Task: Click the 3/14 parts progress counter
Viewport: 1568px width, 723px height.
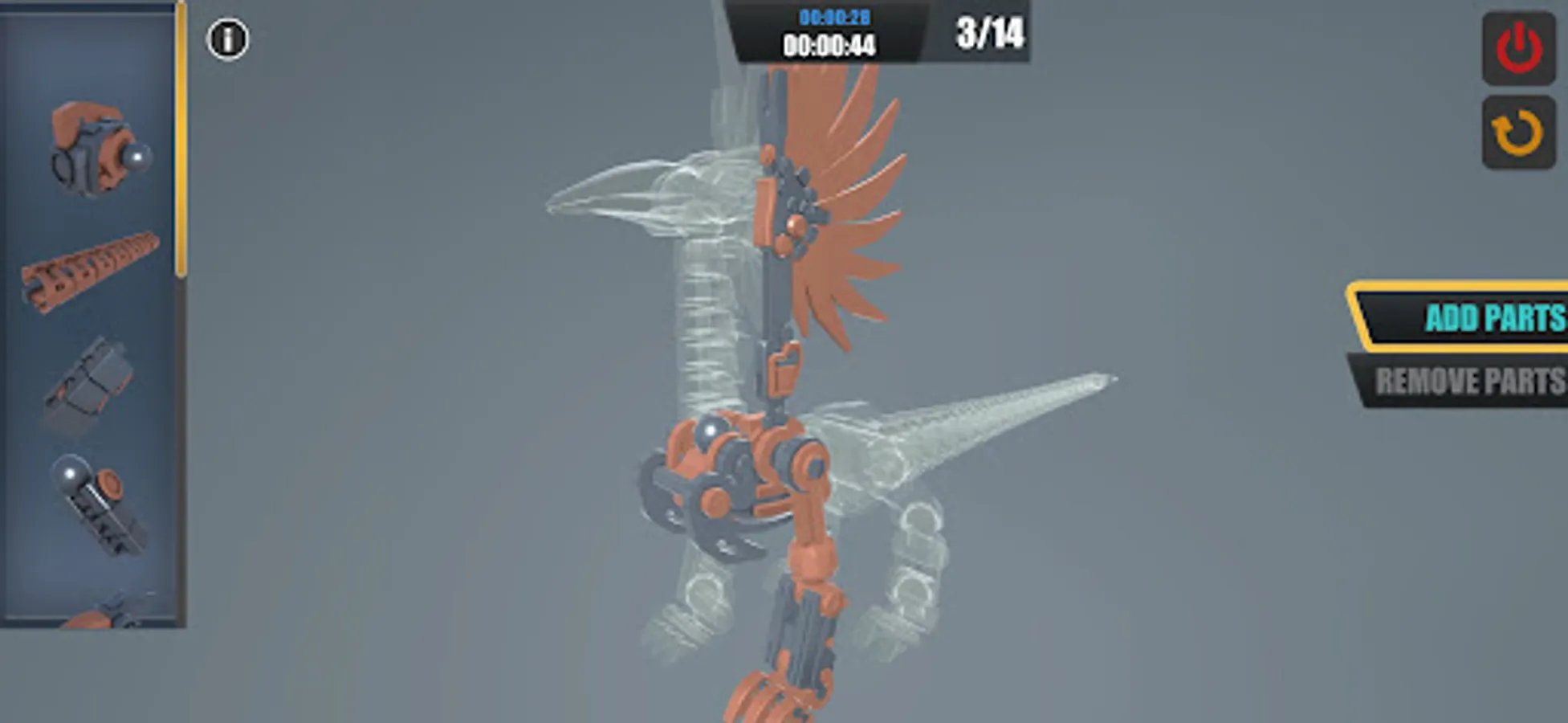Action: (992, 32)
